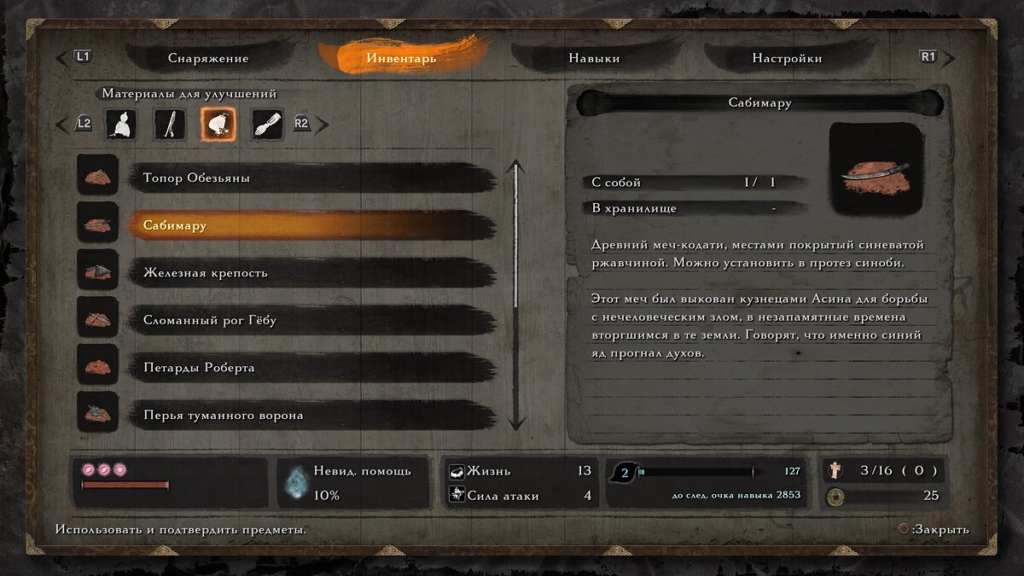Select Топор Обезьяны in the list
The image size is (1024, 576).
point(310,178)
